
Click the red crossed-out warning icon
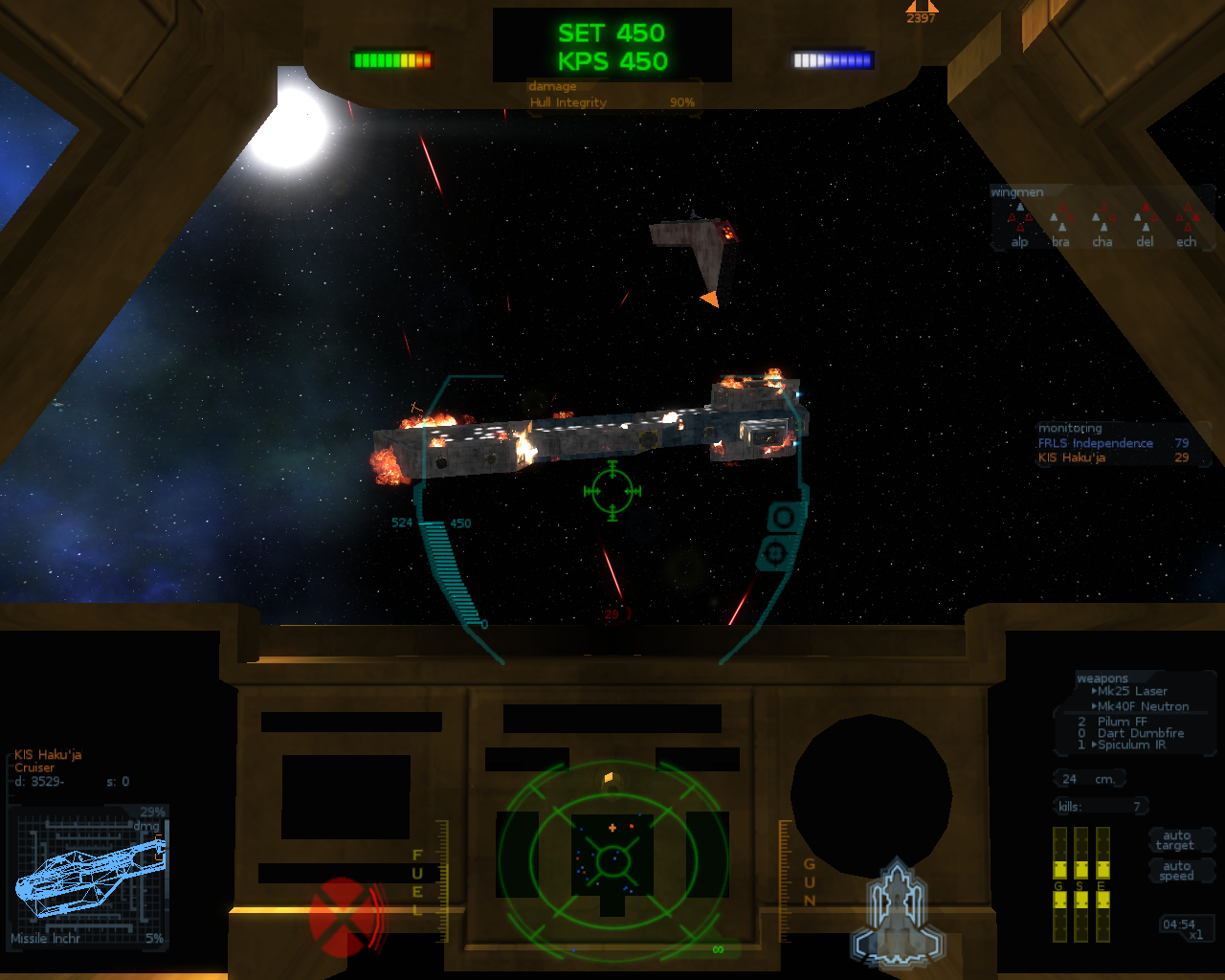(340, 917)
